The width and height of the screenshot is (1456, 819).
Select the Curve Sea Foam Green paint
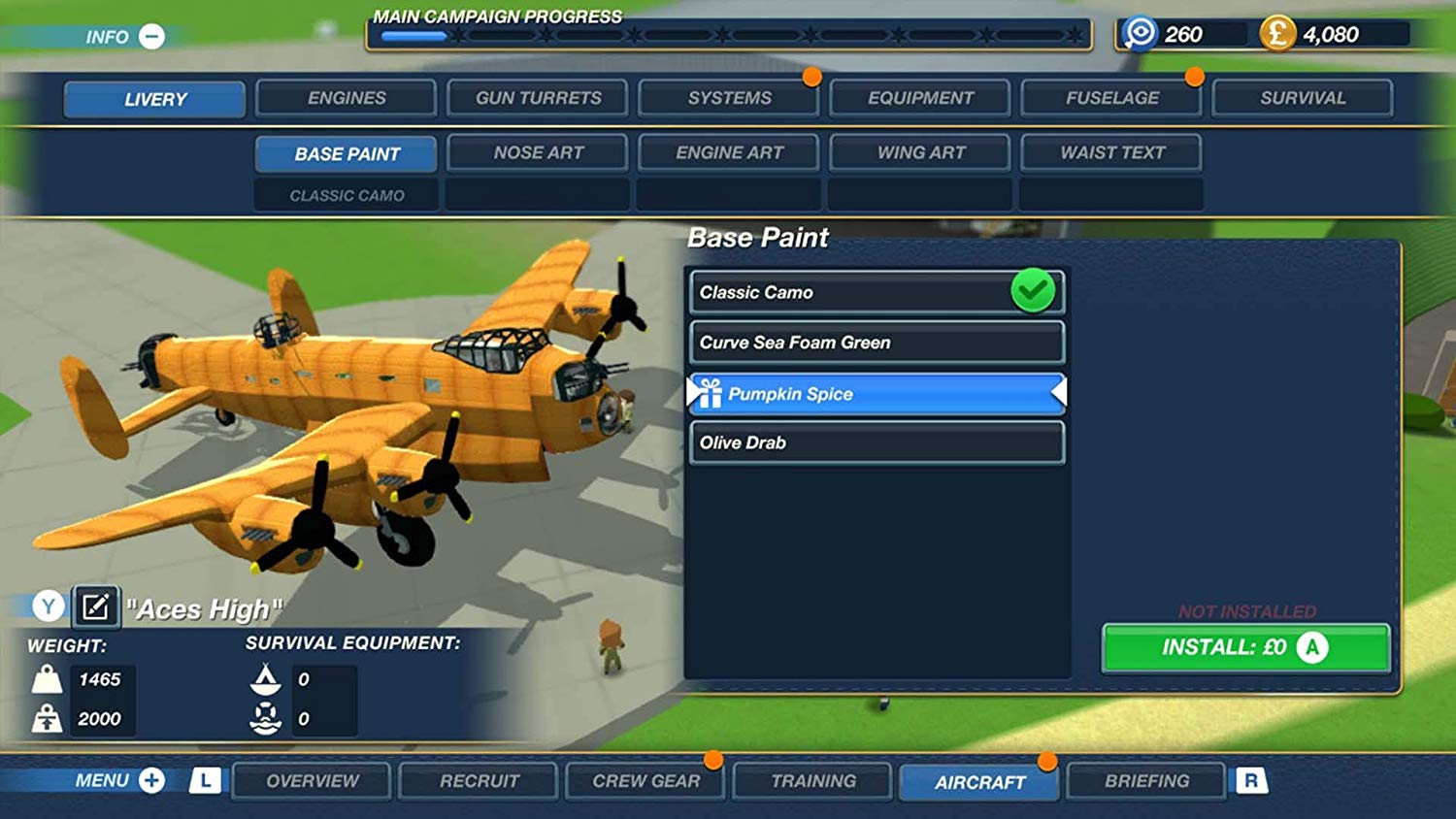(874, 342)
